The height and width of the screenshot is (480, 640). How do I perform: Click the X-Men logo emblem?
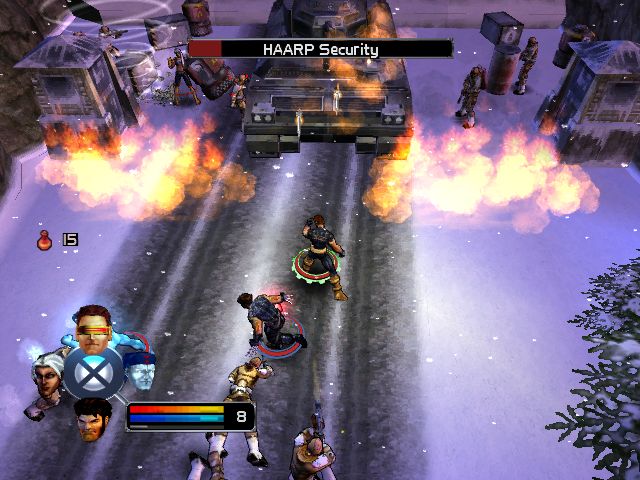click(x=94, y=374)
